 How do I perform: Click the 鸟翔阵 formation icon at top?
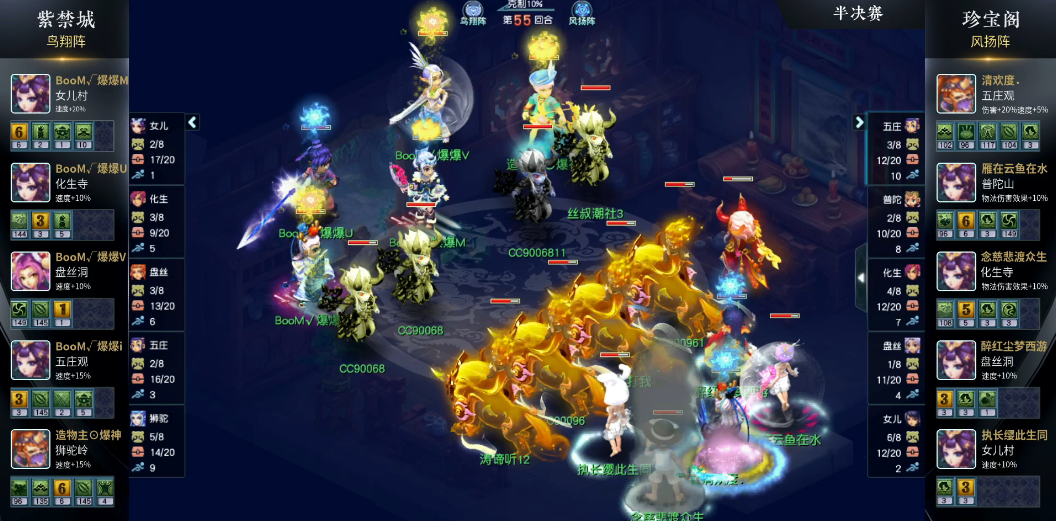point(471,12)
